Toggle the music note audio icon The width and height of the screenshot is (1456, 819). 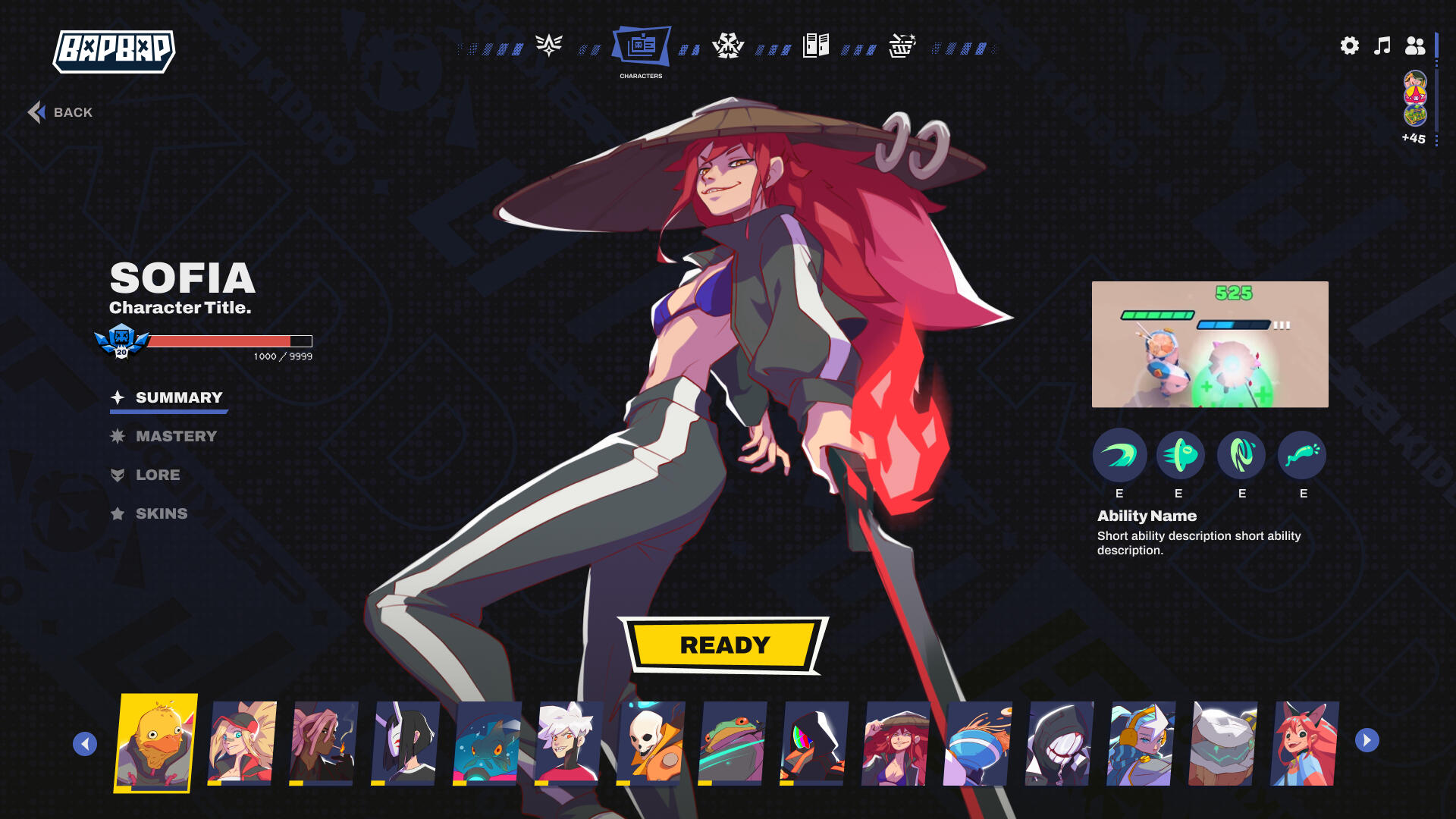tap(1382, 45)
